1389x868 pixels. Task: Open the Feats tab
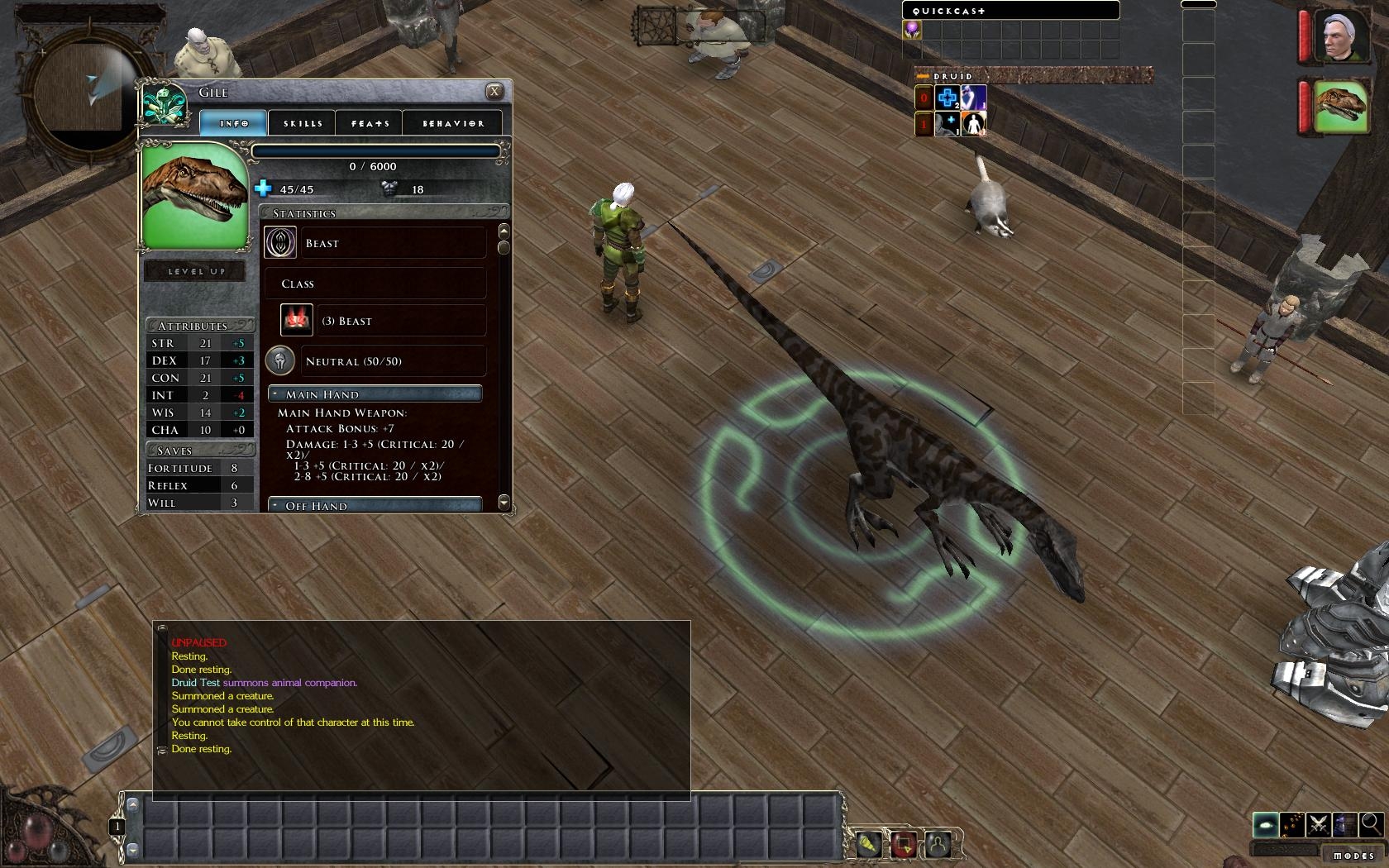point(370,123)
